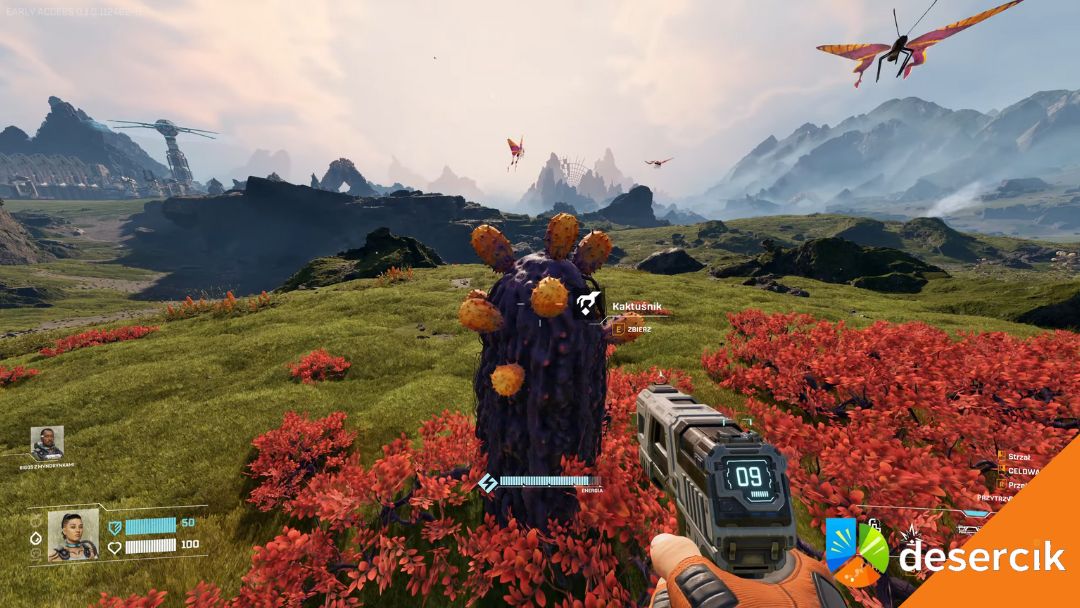This screenshot has width=1080, height=608.
Task: Select the male teammate portrait
Action: pyautogui.click(x=47, y=443)
